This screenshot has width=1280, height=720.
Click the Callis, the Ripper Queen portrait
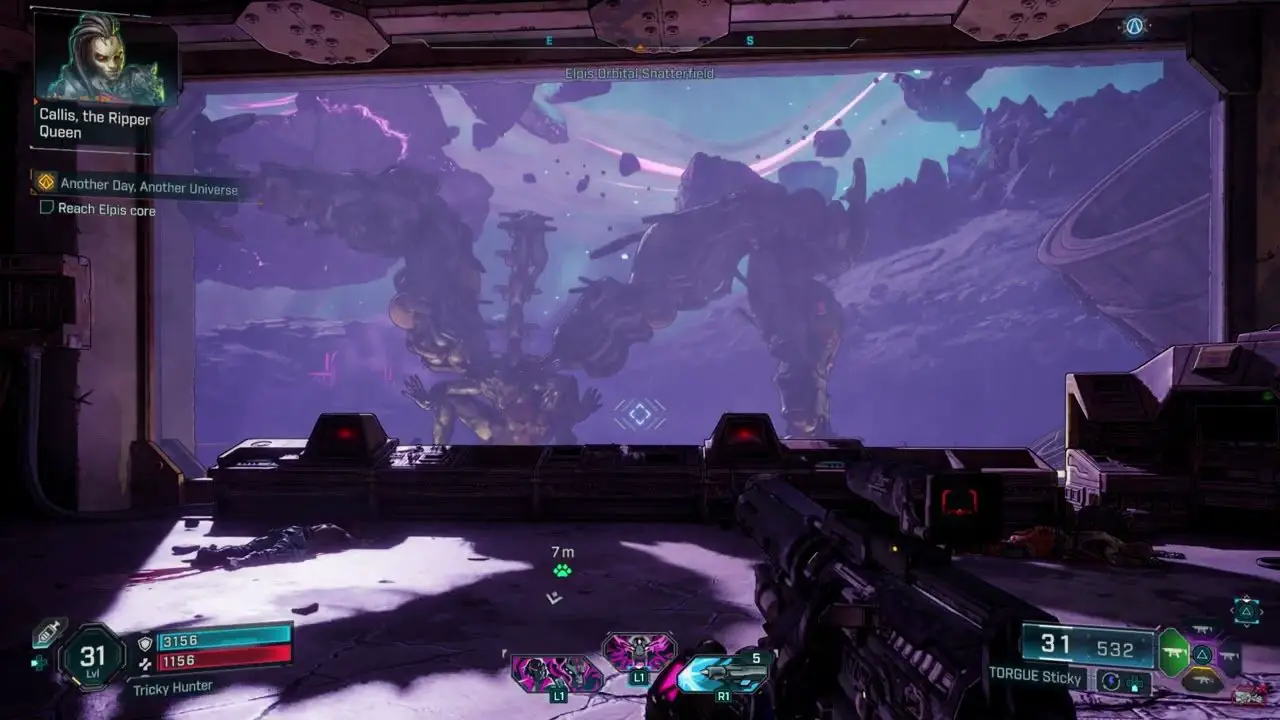105,58
